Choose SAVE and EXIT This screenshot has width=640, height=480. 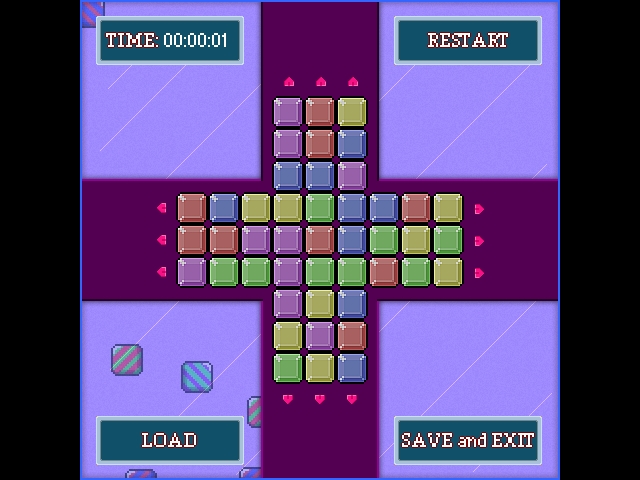pos(467,440)
